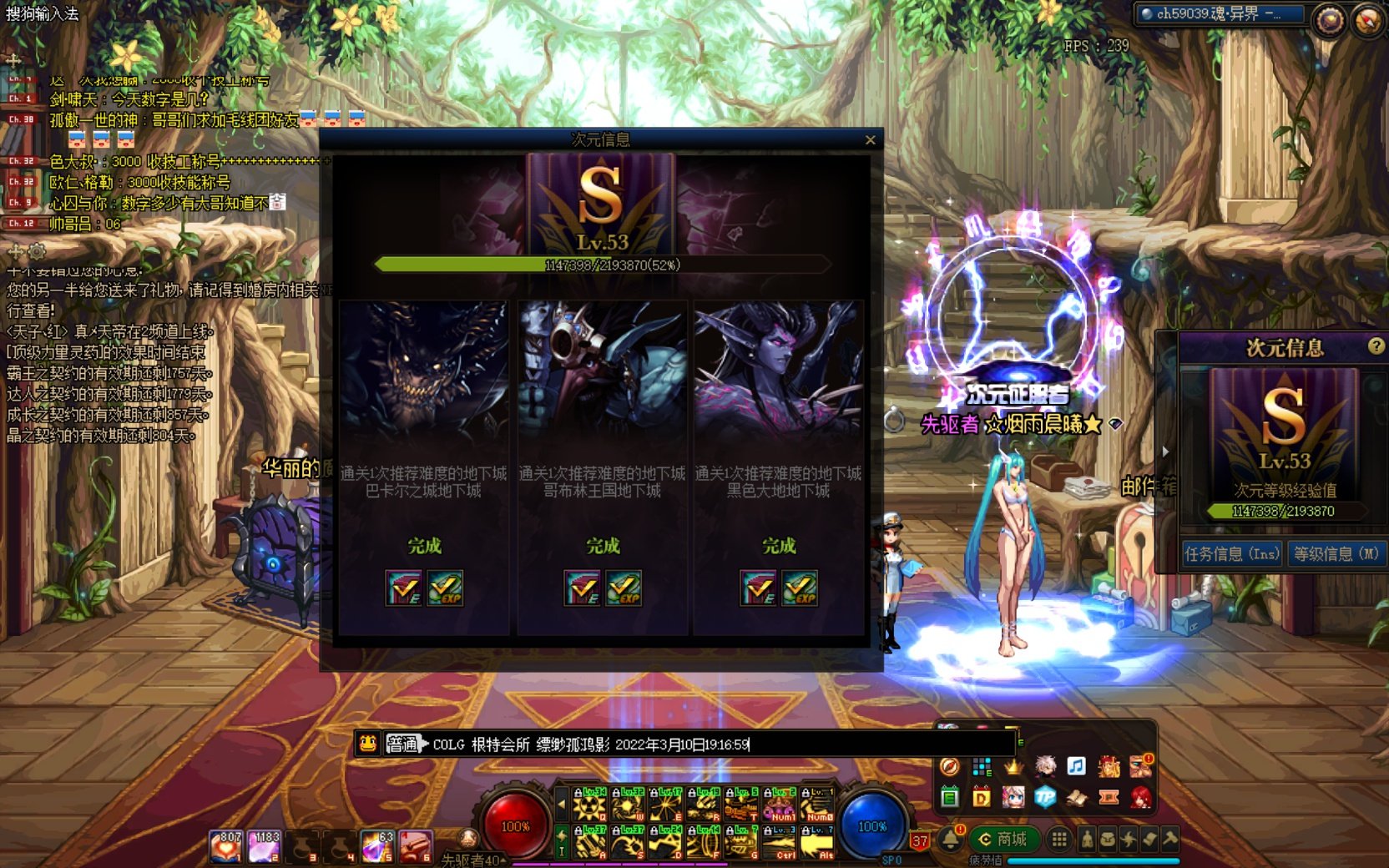Image resolution: width=1389 pixels, height=868 pixels.
Task: Use the purple crystal item in slot 5
Action: (x=376, y=845)
